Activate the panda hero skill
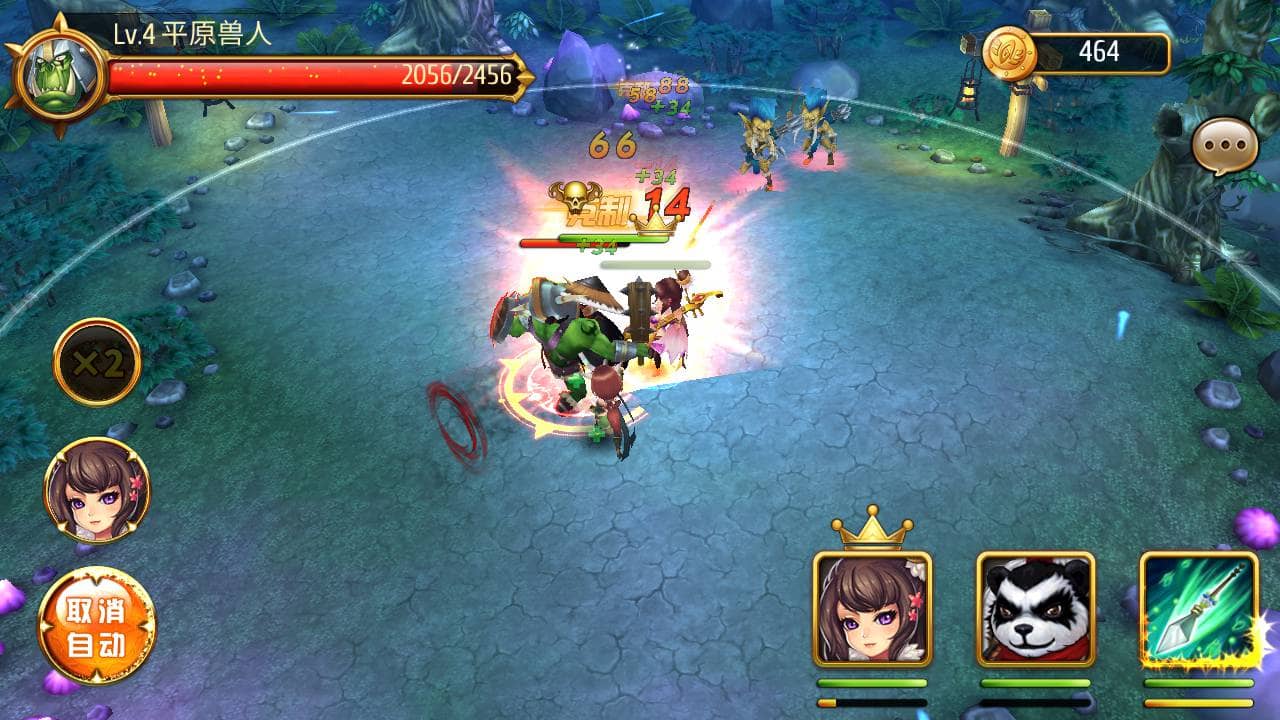1280x720 pixels. pyautogui.click(x=1035, y=609)
